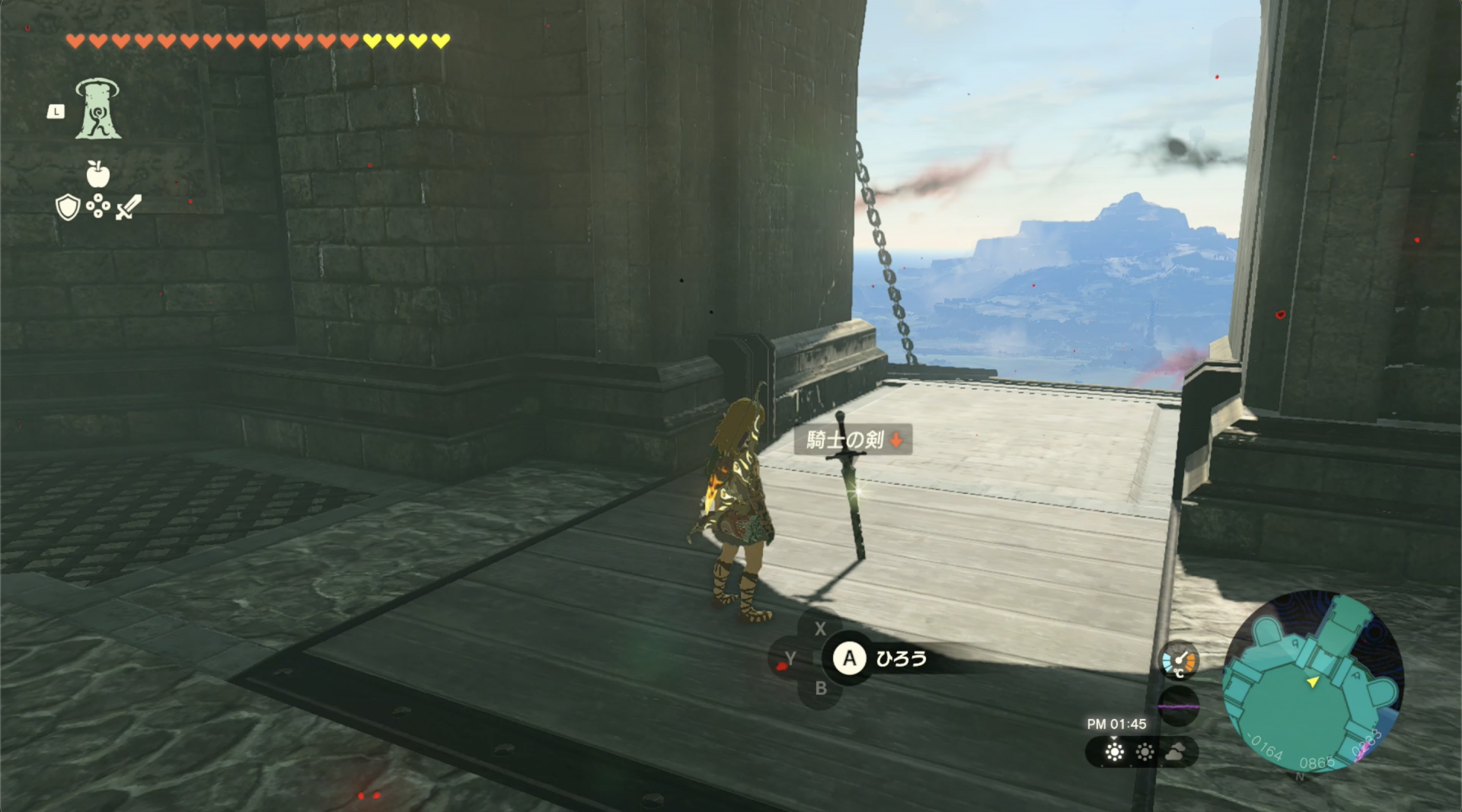Click the shield equipment icon
Screen dimensions: 1462x812
(67, 209)
